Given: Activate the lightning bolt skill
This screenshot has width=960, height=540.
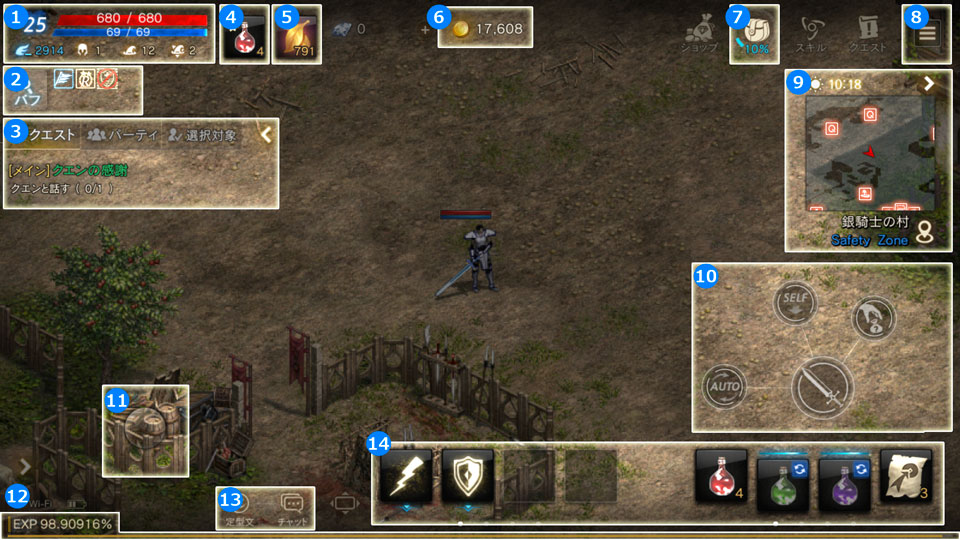Looking at the screenshot, I should pyautogui.click(x=406, y=475).
